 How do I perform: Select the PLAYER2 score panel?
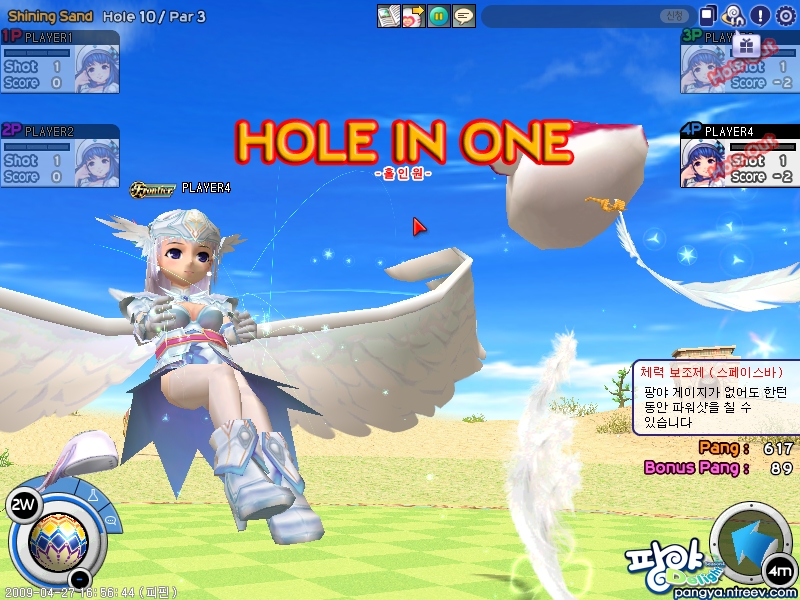click(x=60, y=155)
